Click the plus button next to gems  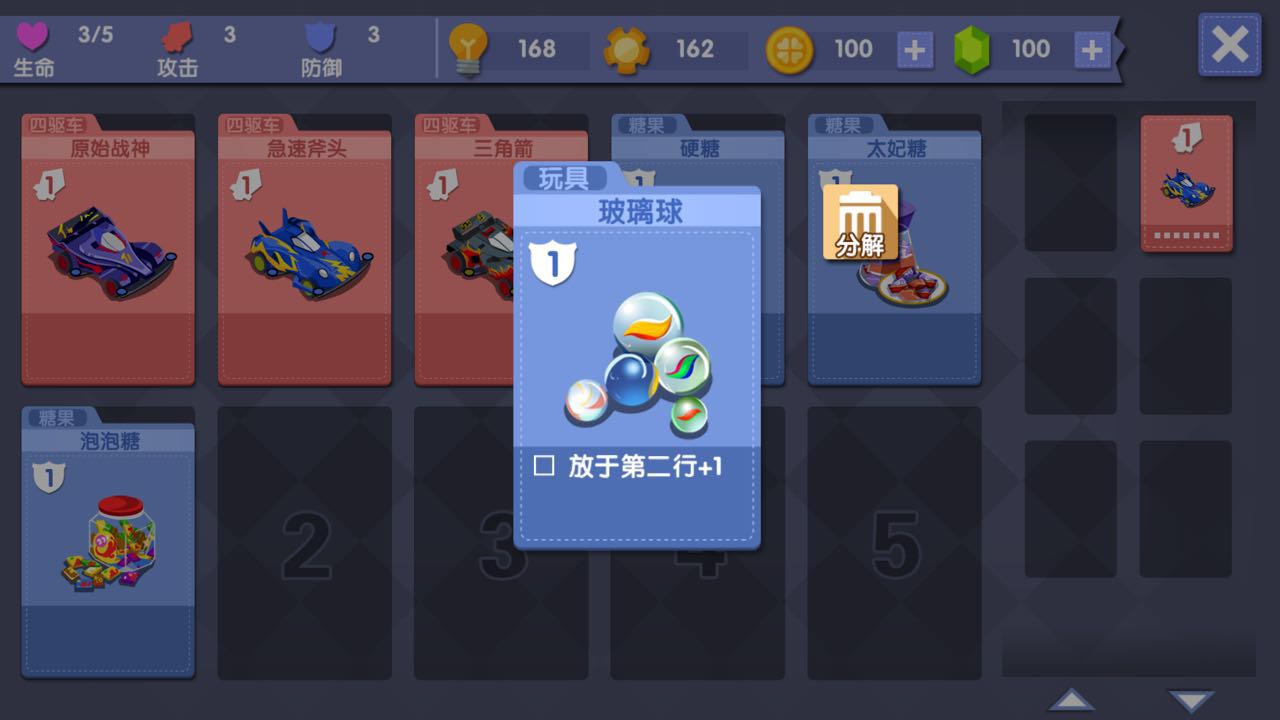1094,47
